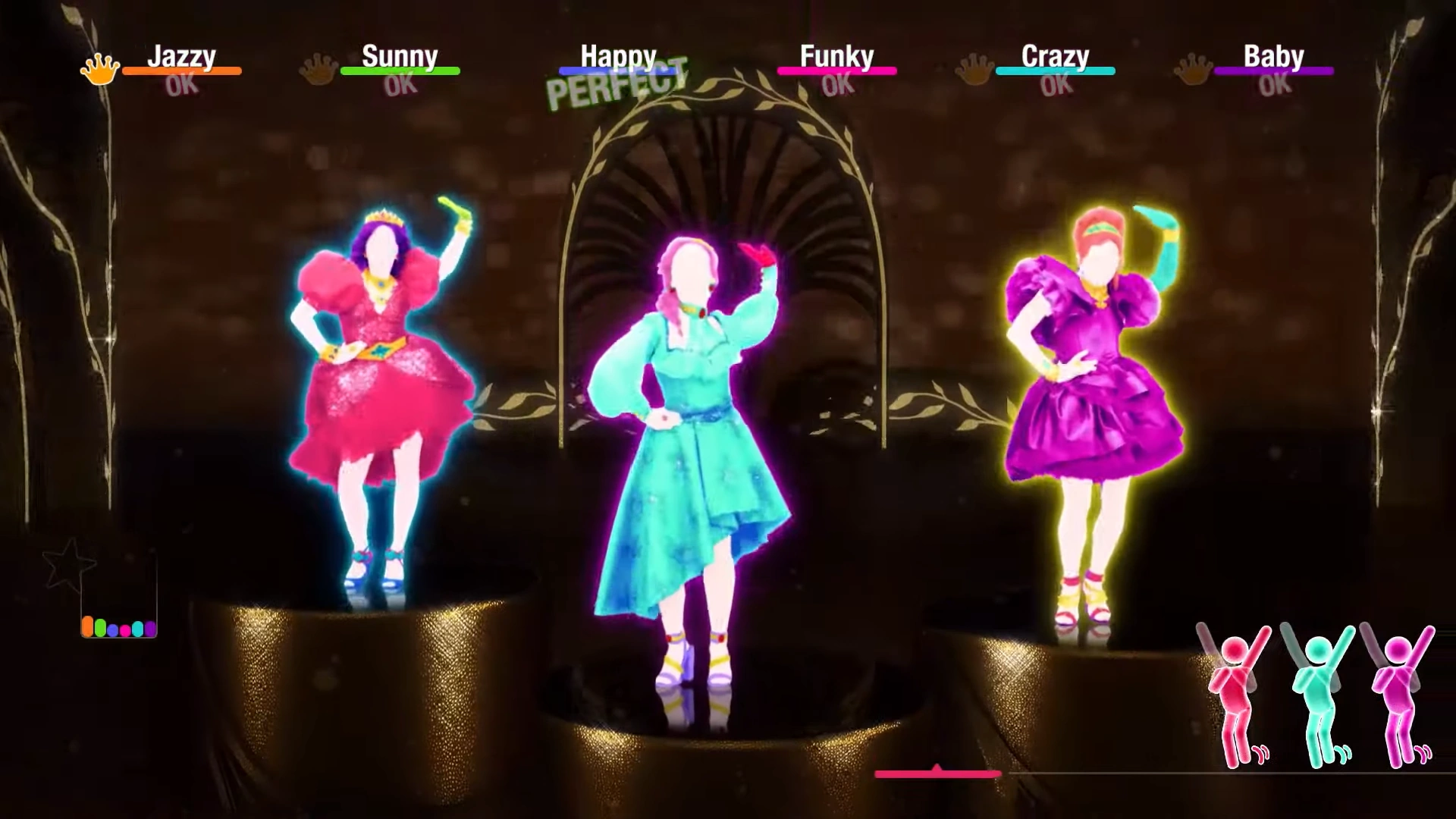Click the star meter icon bottom left

coord(68,565)
